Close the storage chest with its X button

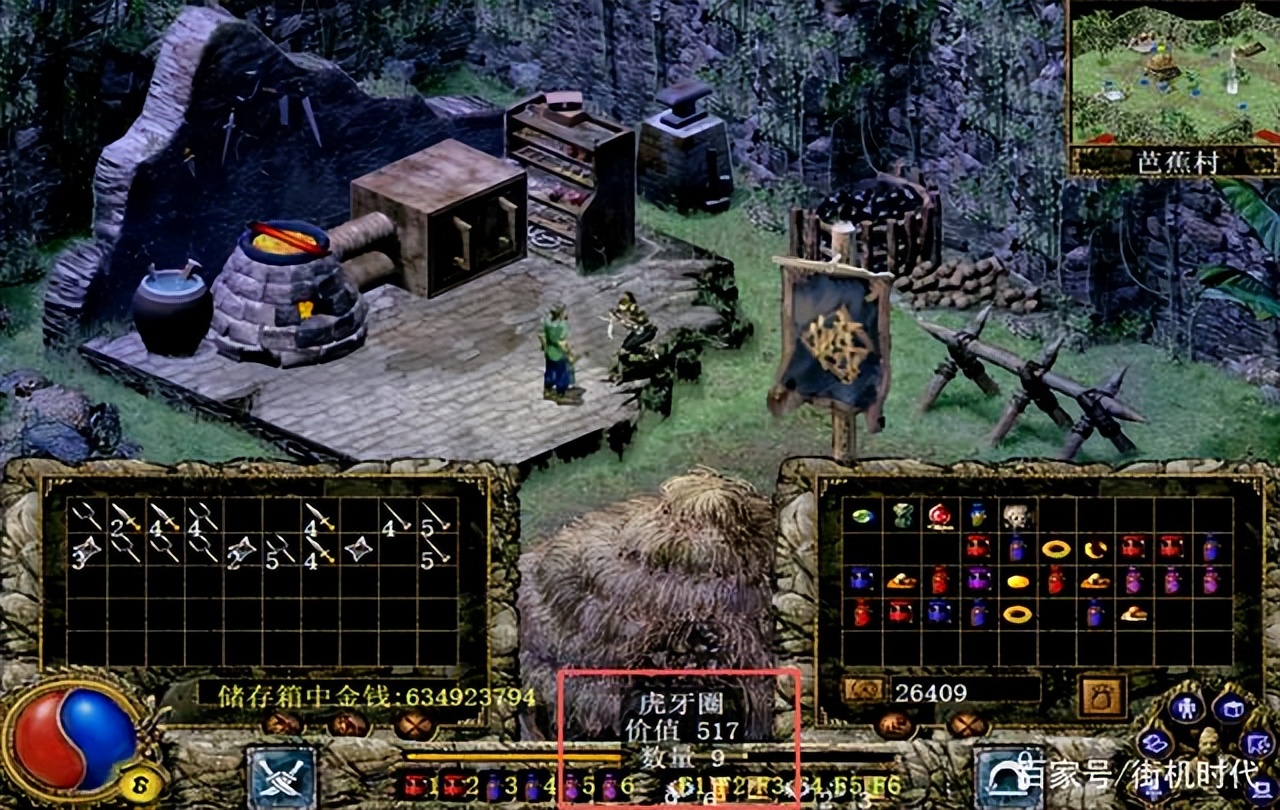pyautogui.click(x=413, y=723)
